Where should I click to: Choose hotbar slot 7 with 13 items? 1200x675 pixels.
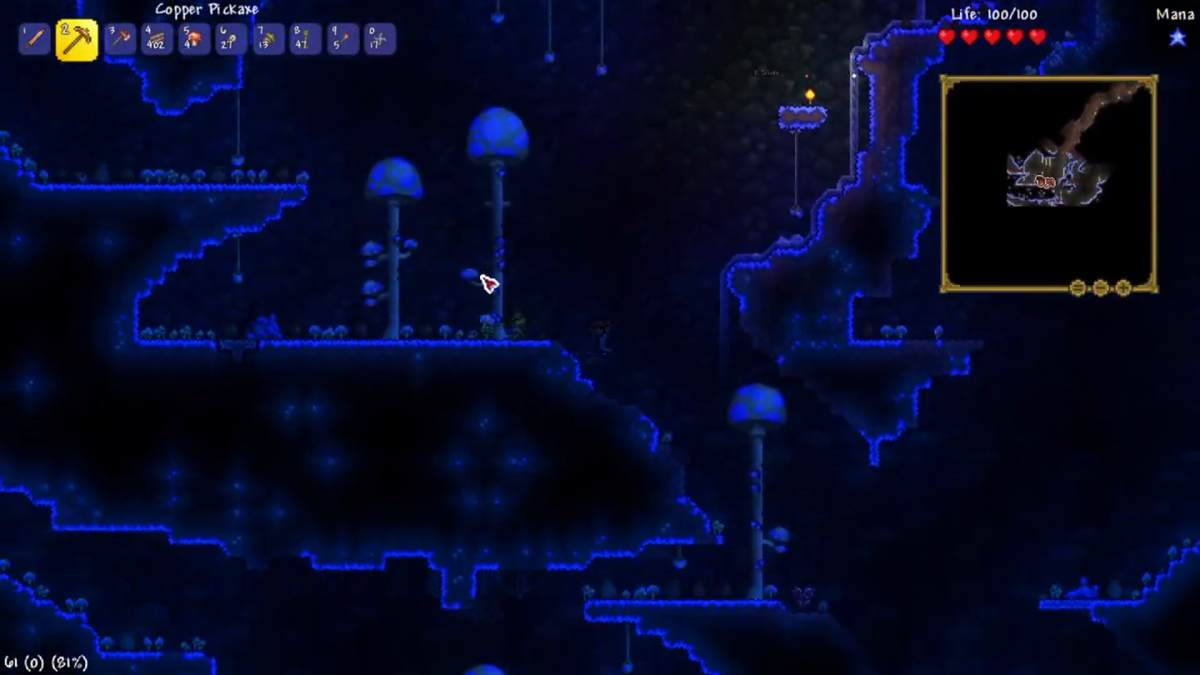click(268, 40)
